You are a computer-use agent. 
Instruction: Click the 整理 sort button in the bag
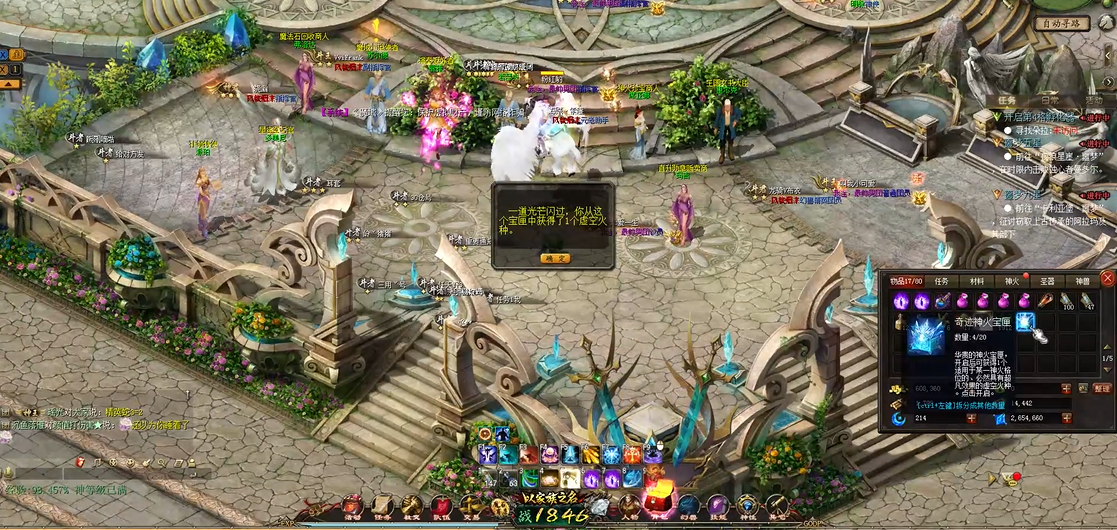(x=1102, y=388)
